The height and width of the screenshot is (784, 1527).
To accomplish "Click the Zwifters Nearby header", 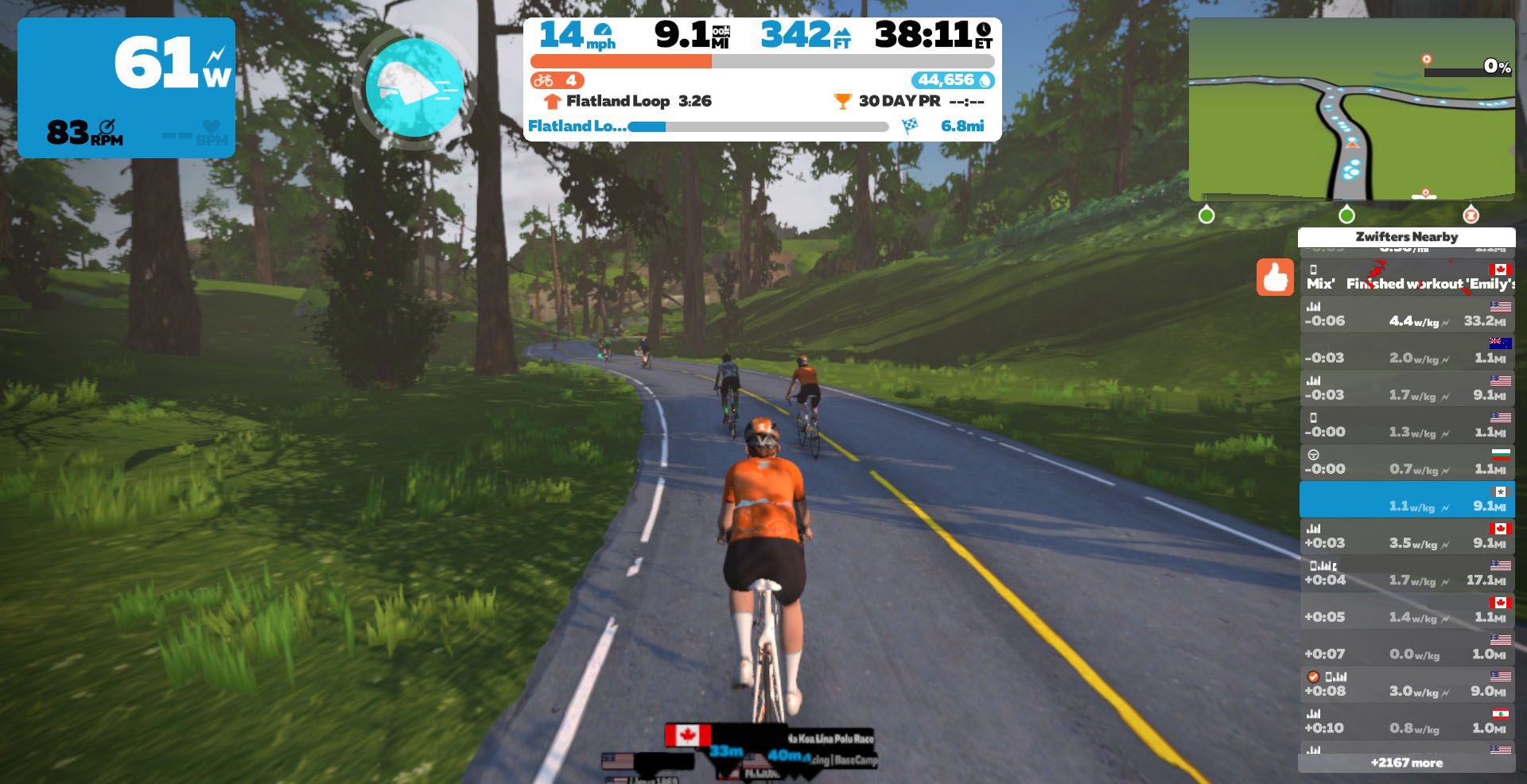I will point(1406,237).
